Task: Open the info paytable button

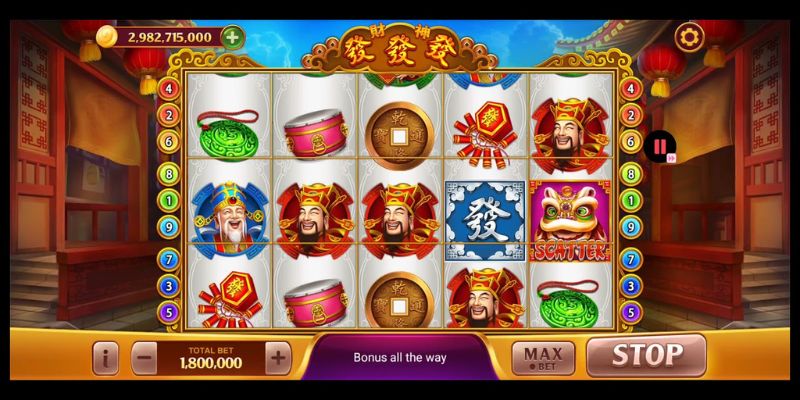Action: click(x=107, y=357)
